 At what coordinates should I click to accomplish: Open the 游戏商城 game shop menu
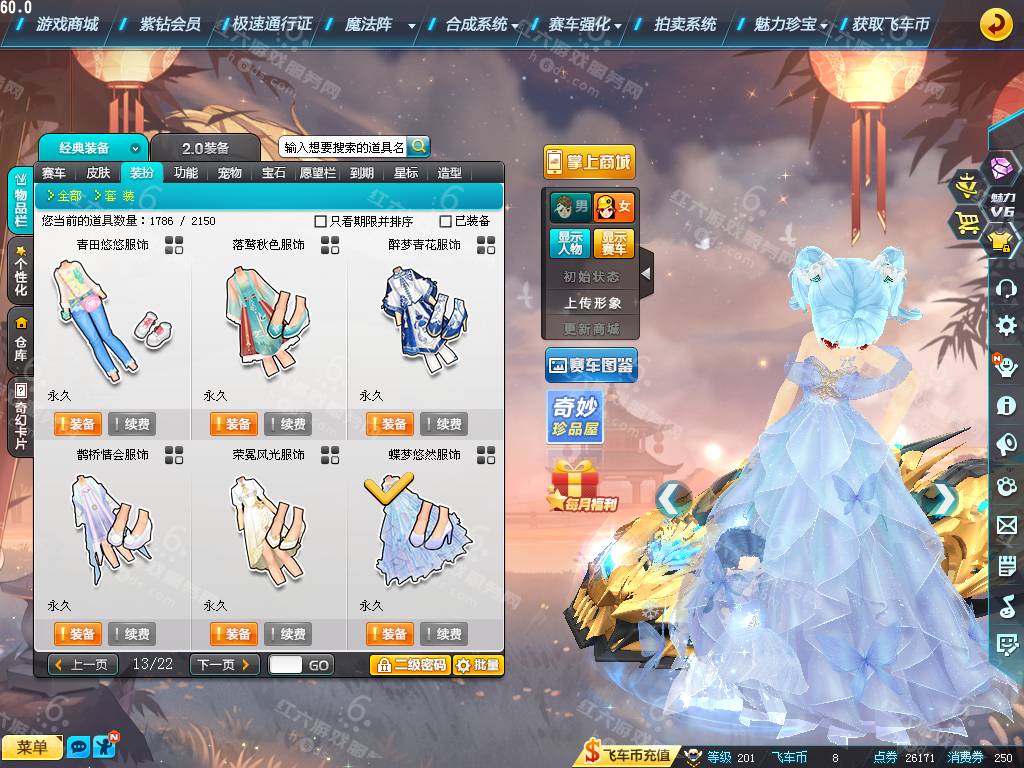point(67,24)
